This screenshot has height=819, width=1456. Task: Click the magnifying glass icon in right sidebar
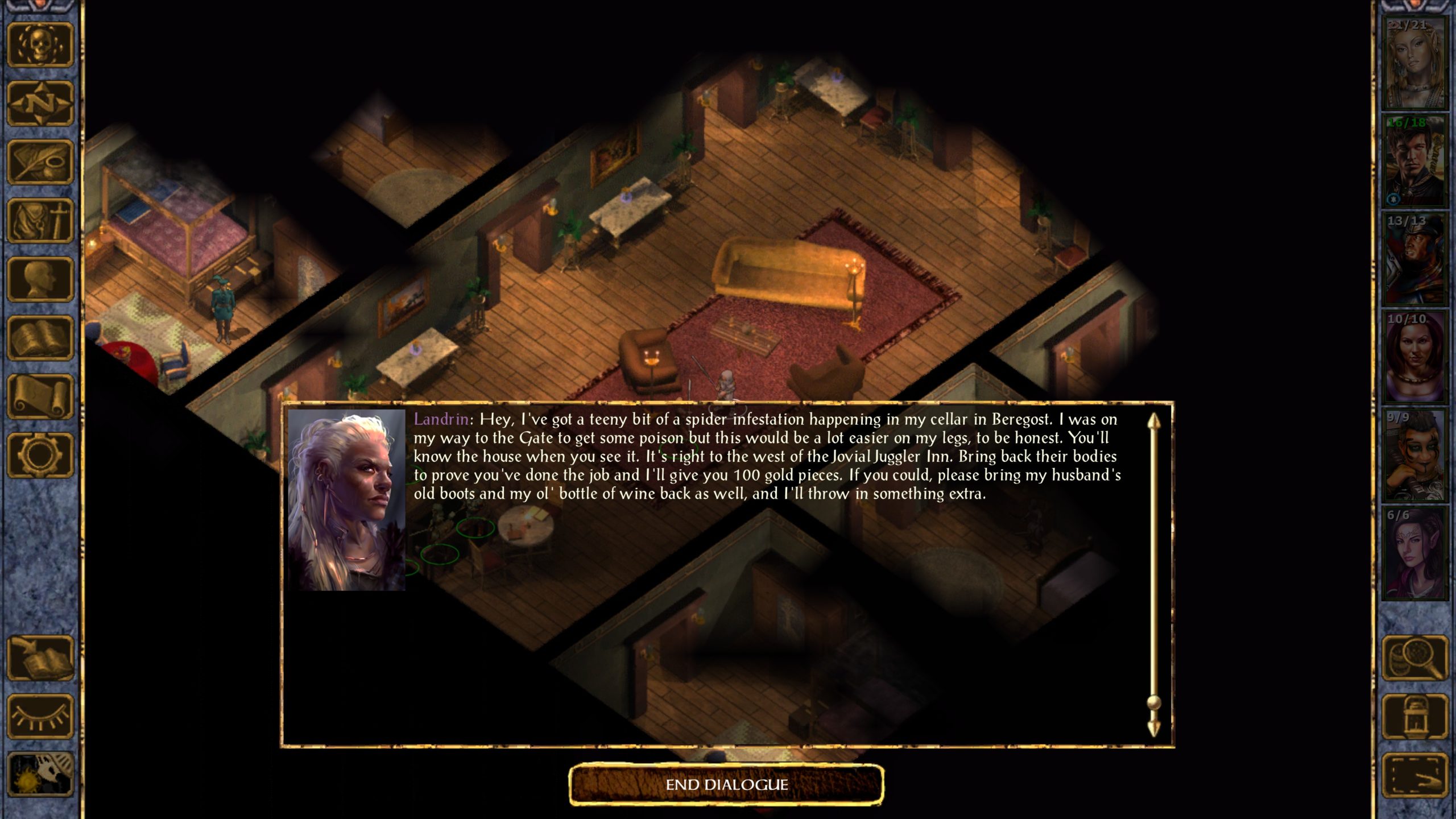click(1414, 658)
